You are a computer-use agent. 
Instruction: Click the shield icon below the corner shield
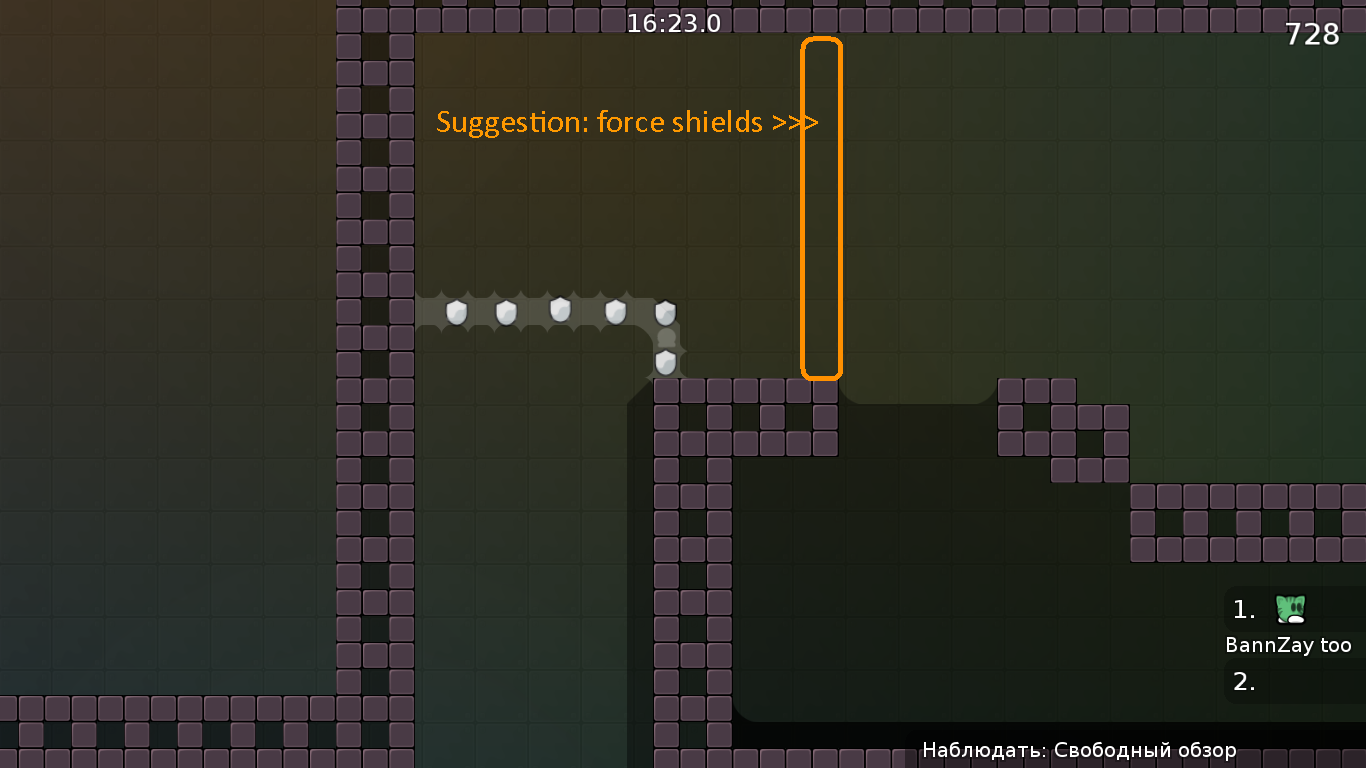pyautogui.click(x=666, y=362)
